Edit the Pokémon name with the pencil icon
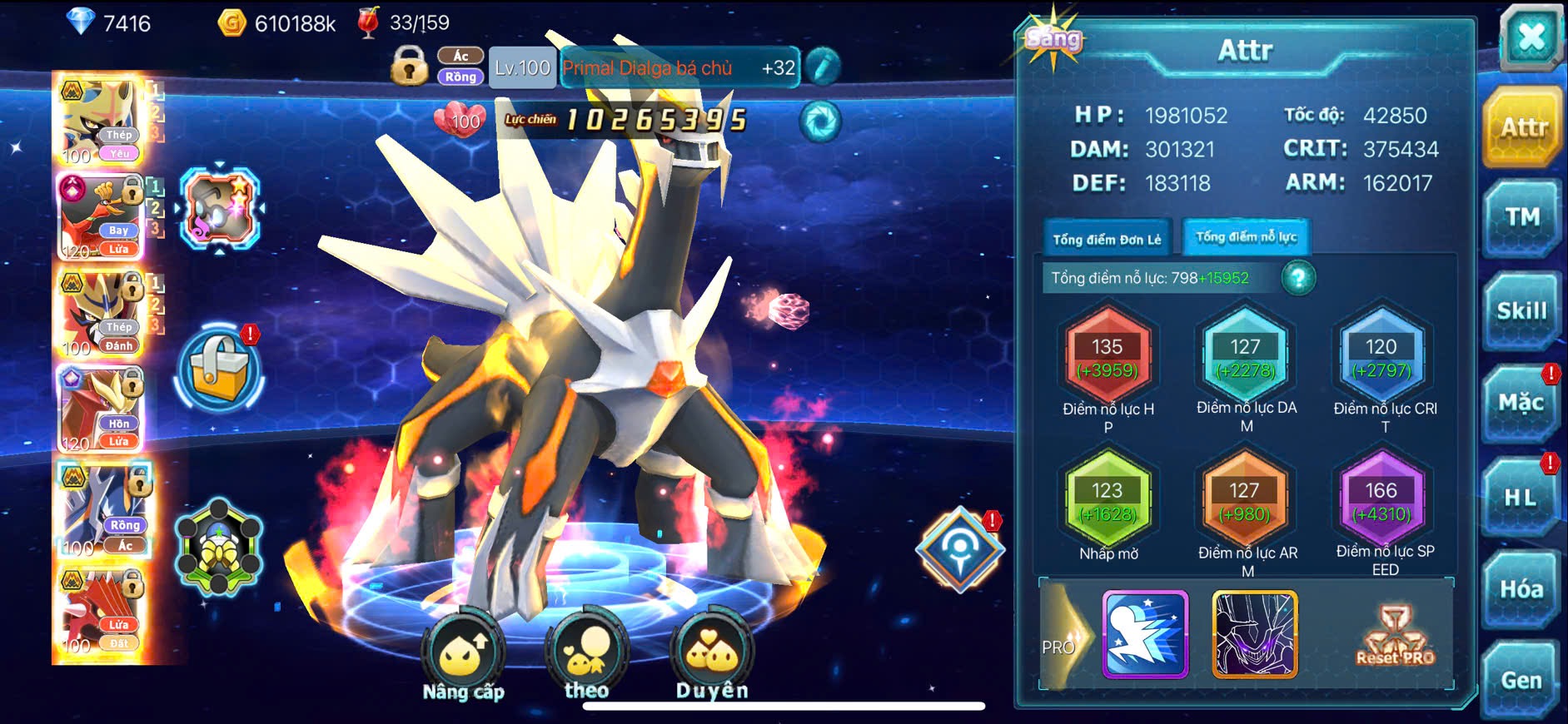 click(x=823, y=67)
